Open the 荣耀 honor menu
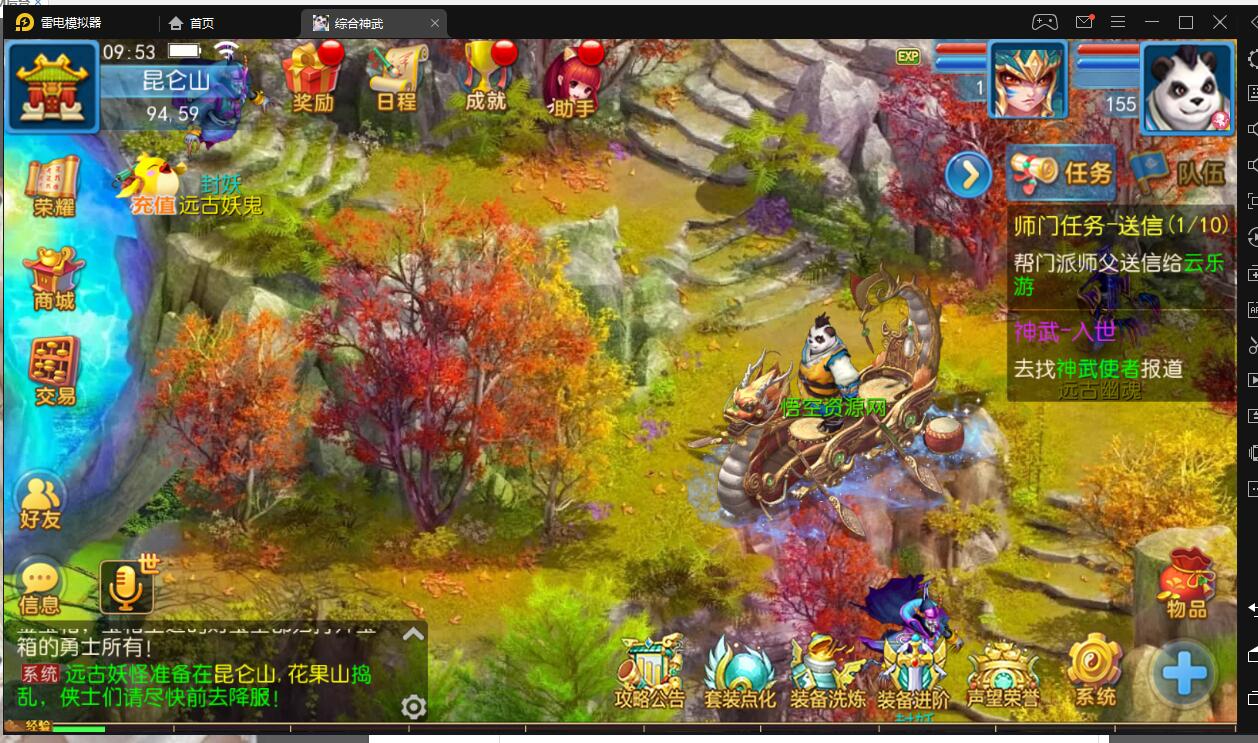The width and height of the screenshot is (1258, 743). coord(54,187)
